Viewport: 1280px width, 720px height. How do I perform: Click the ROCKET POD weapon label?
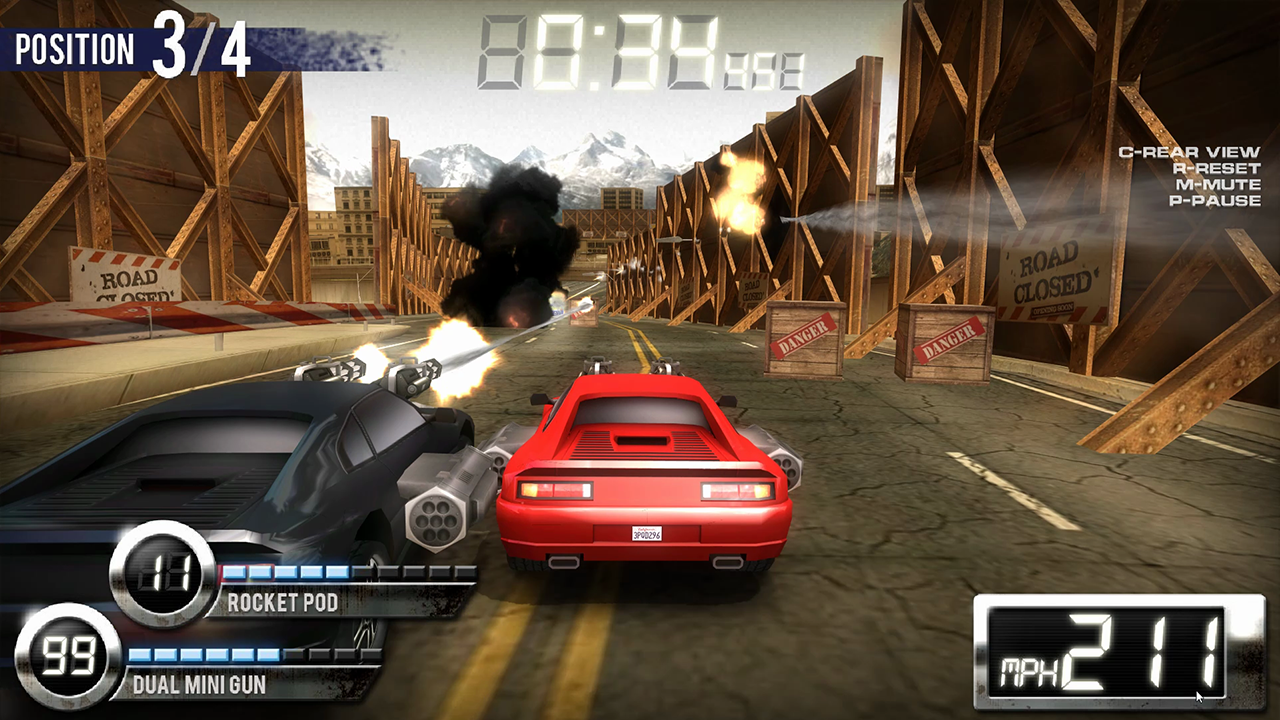coord(283,603)
